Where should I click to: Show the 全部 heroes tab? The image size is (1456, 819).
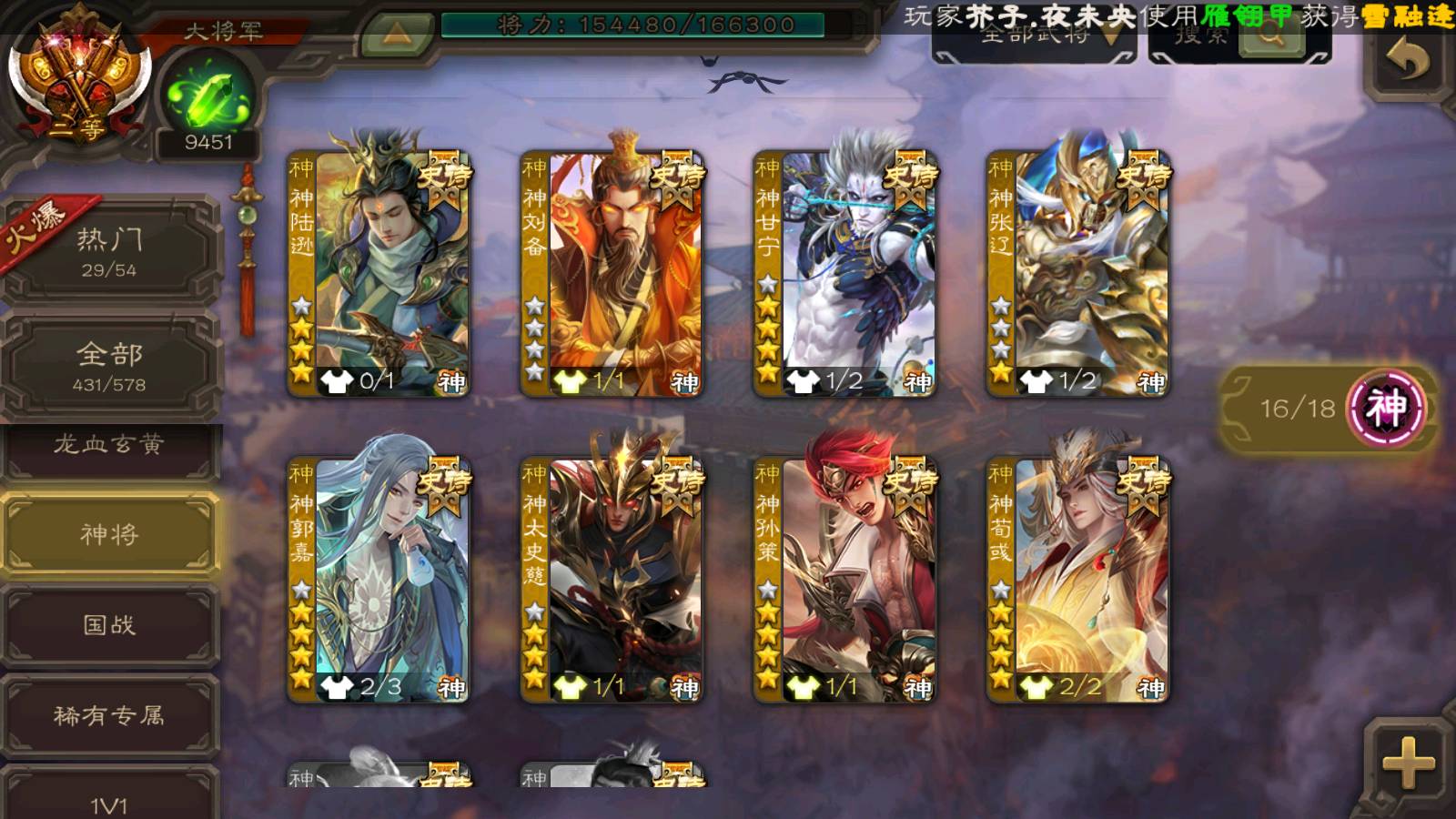click(109, 364)
